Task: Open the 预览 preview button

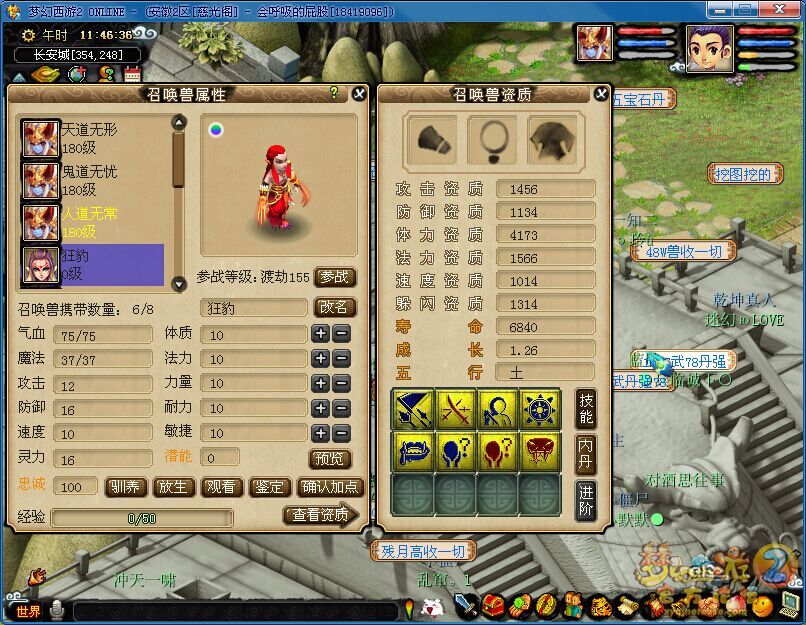Action: (330, 459)
